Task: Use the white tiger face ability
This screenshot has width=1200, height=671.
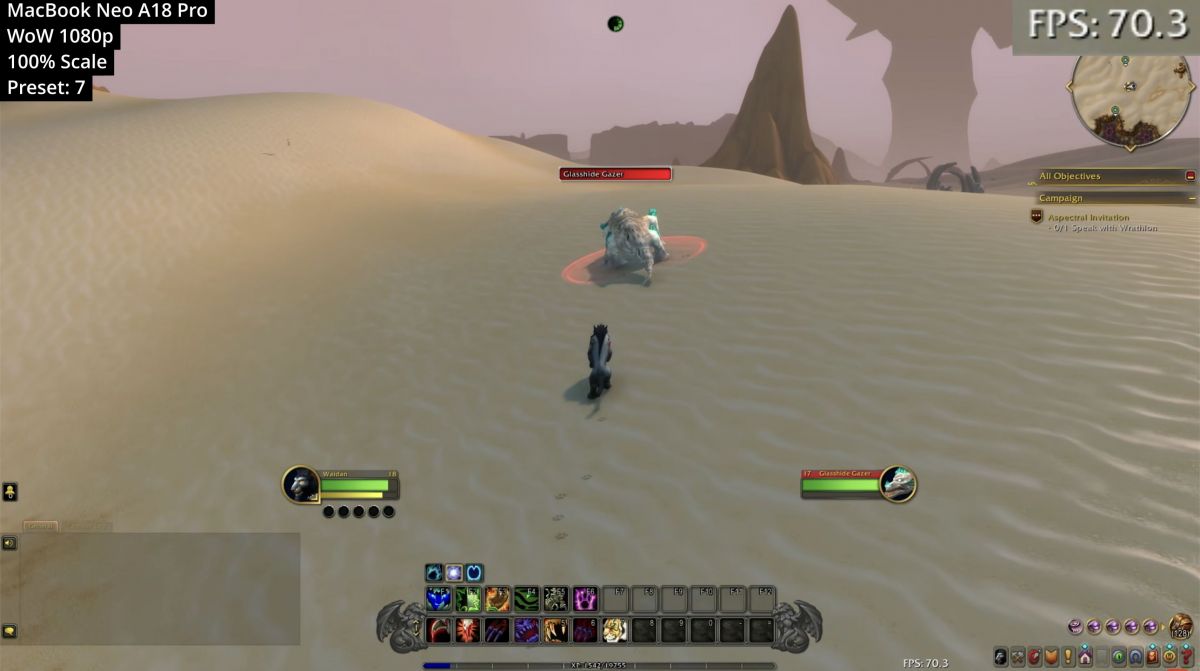Action: (x=614, y=630)
